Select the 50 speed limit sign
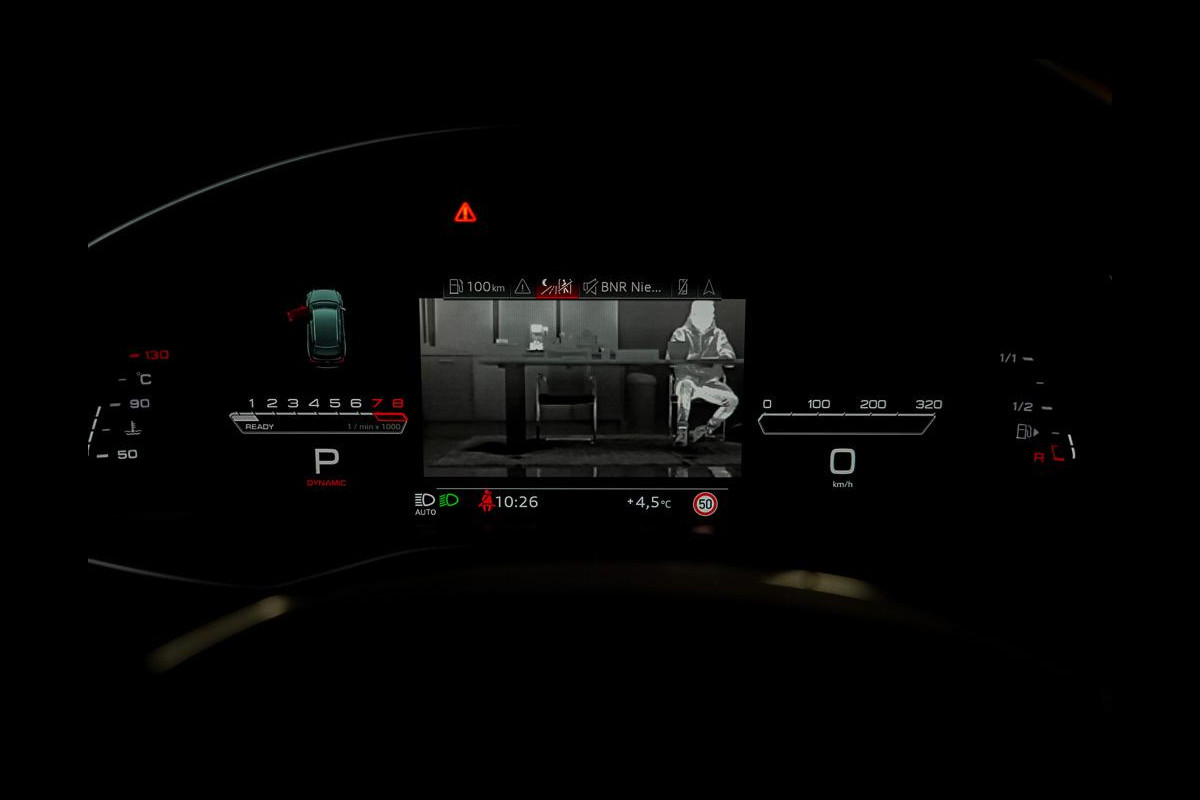 [x=705, y=504]
